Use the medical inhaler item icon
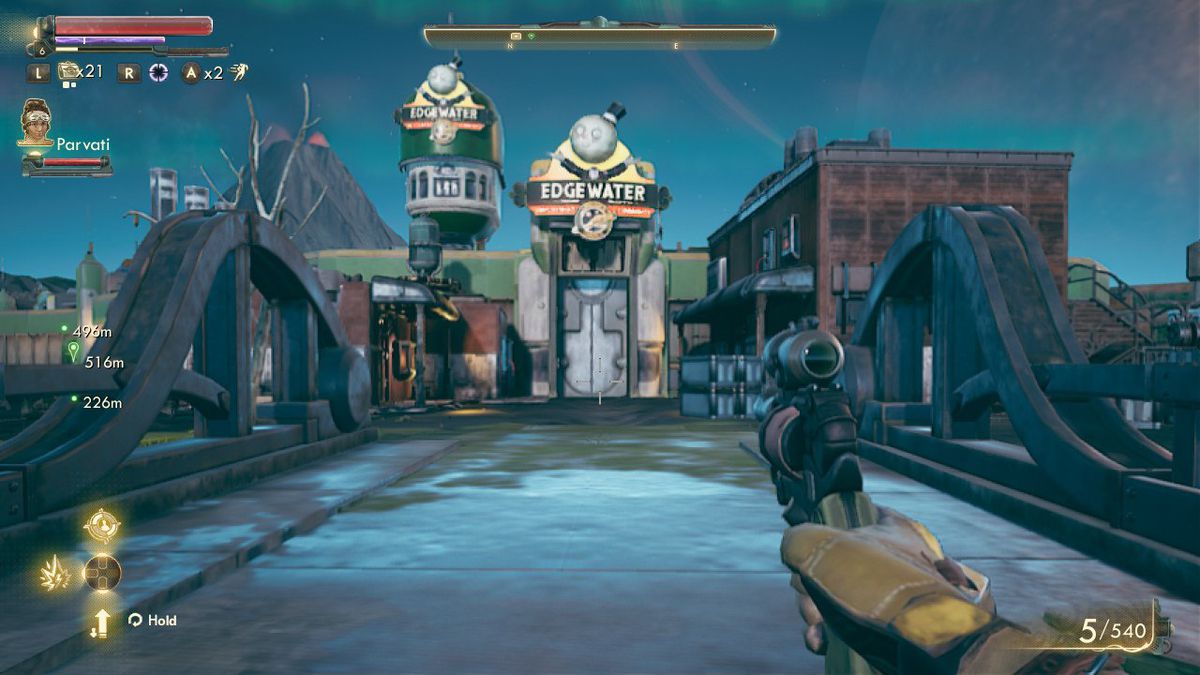 point(68,71)
